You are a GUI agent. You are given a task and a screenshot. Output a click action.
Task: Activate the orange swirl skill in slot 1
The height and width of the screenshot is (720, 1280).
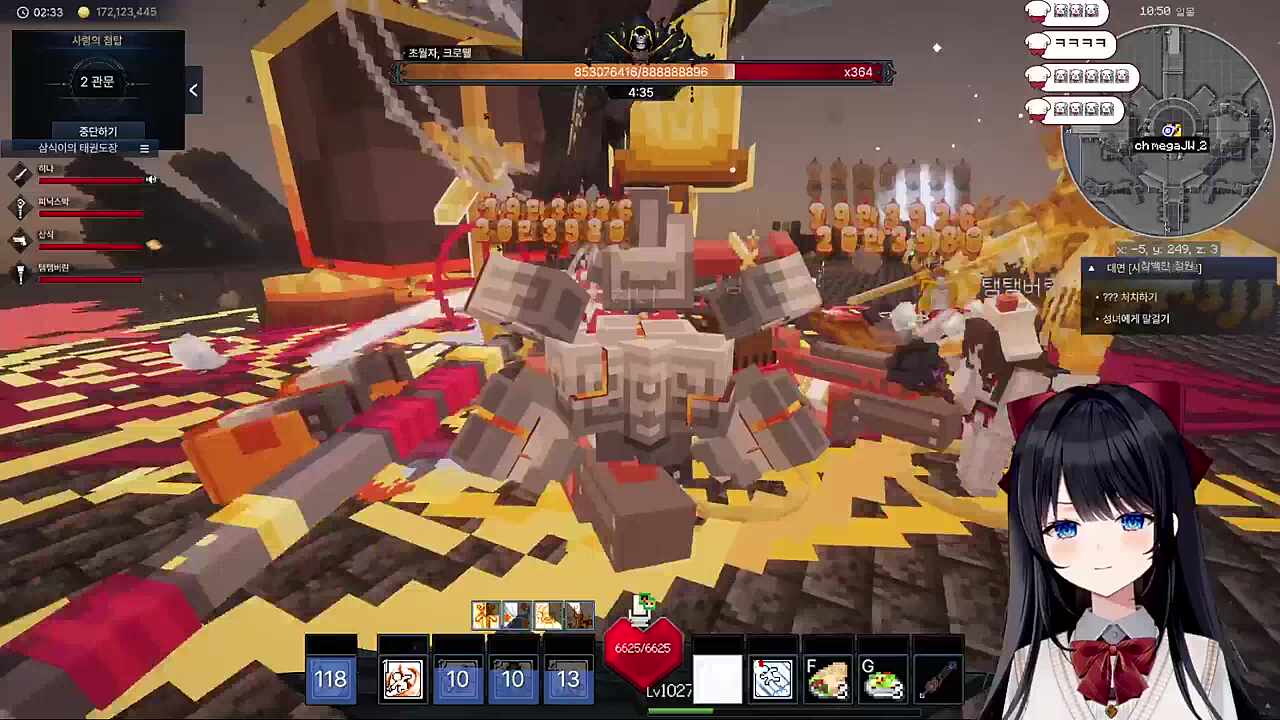[403, 679]
